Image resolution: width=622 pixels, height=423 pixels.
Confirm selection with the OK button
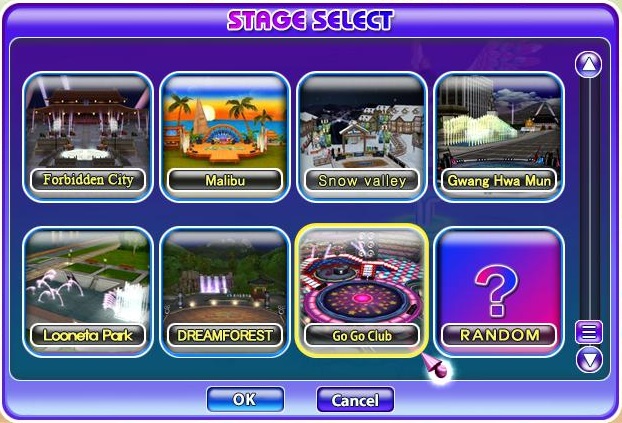coord(245,399)
